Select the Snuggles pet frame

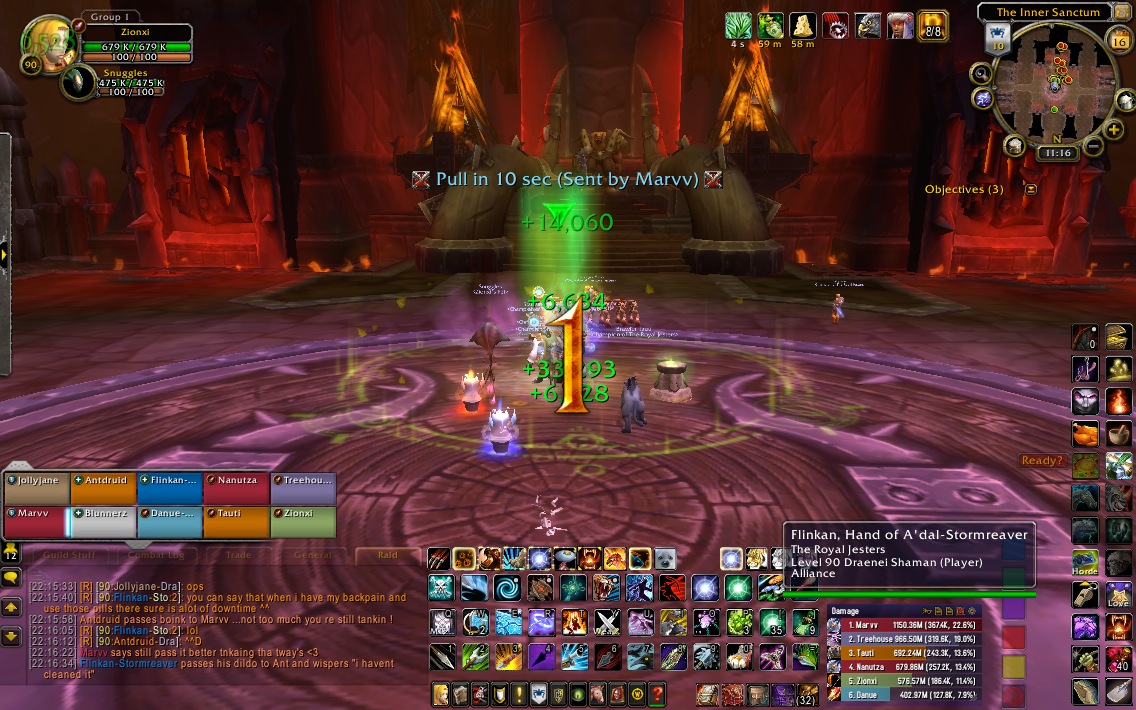coord(78,82)
